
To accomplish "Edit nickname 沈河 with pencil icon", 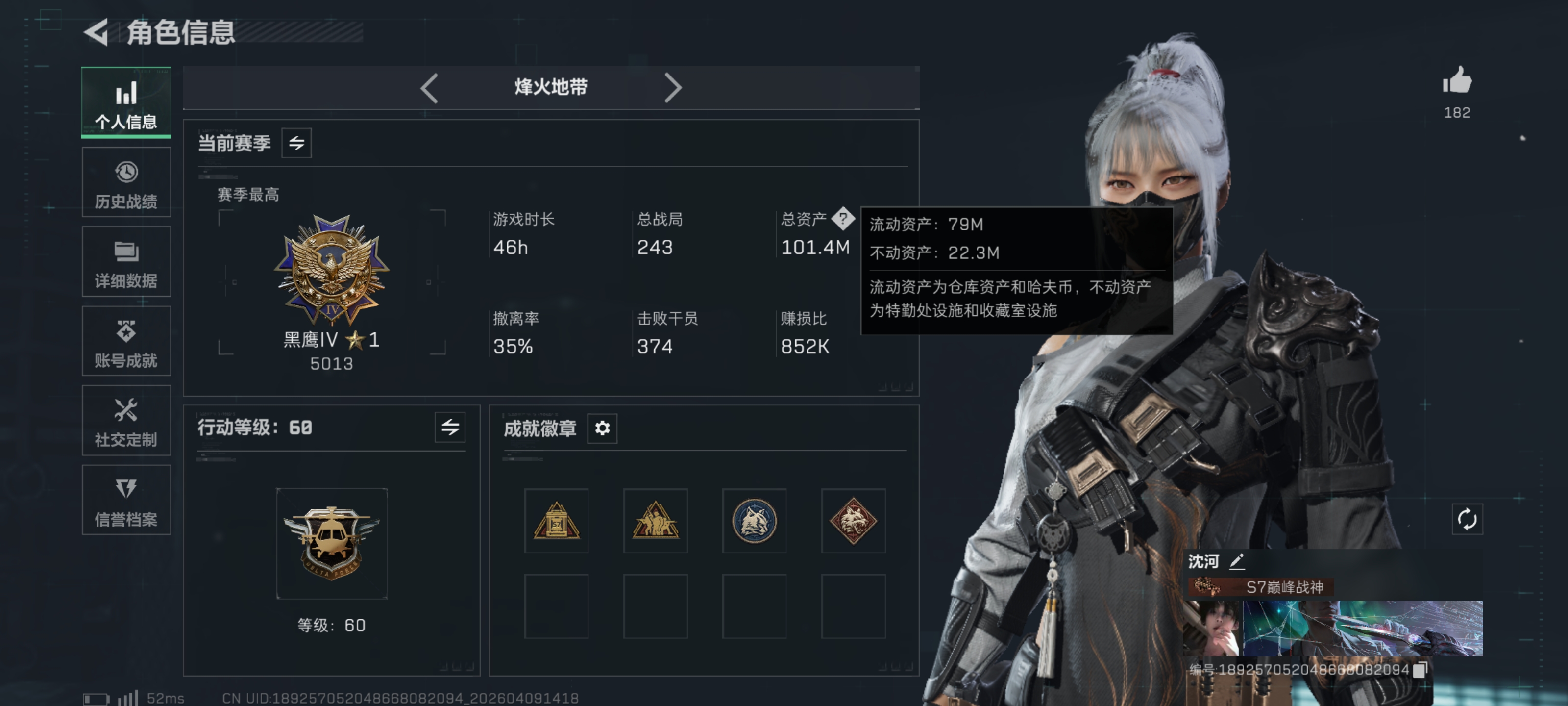I will click(x=1236, y=562).
